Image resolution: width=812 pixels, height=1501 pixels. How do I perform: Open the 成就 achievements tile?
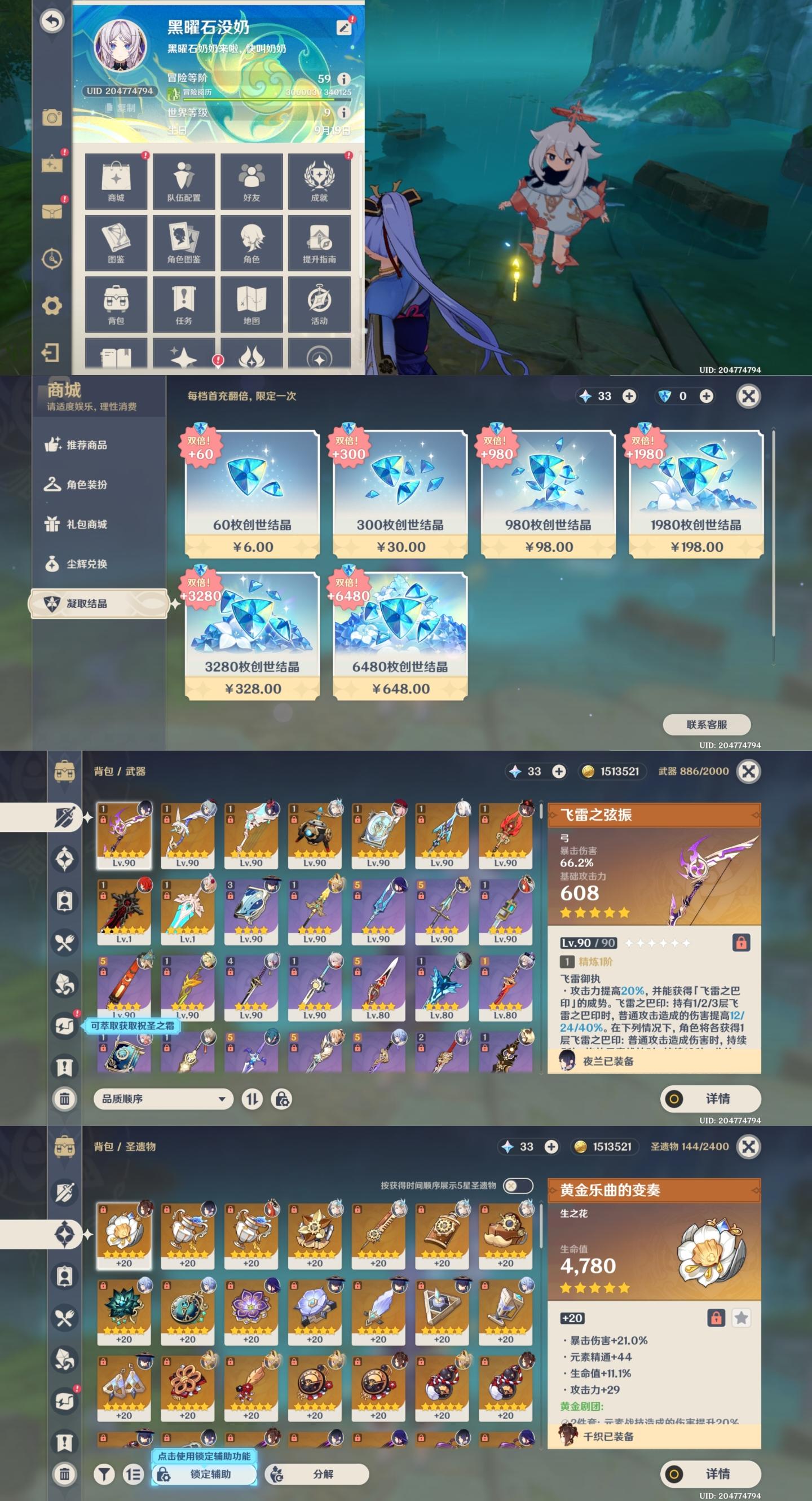pyautogui.click(x=319, y=181)
